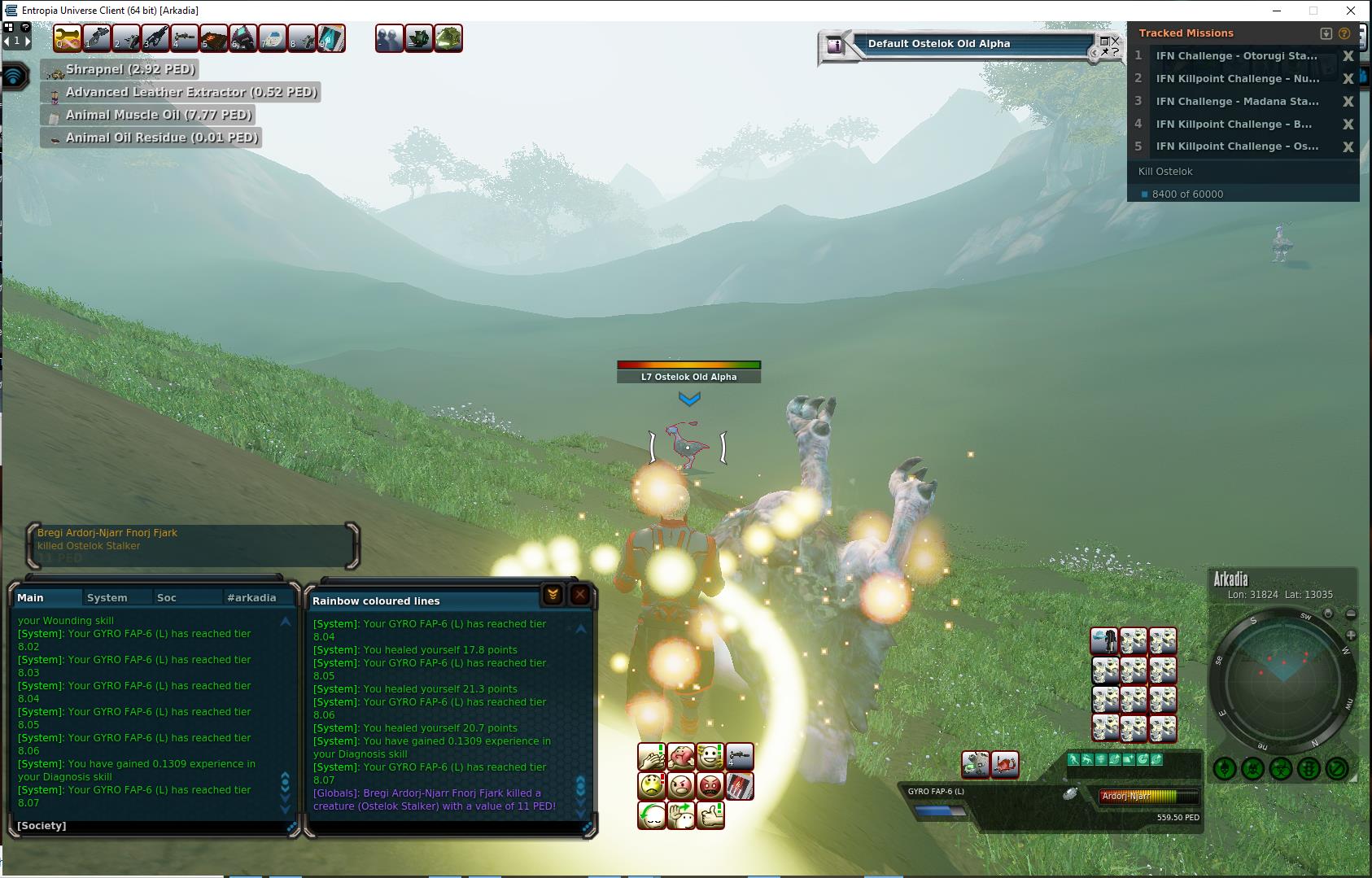This screenshot has width=1372, height=878.
Task: Select the wrench tool in hotbar slot 0
Action: coord(68,38)
